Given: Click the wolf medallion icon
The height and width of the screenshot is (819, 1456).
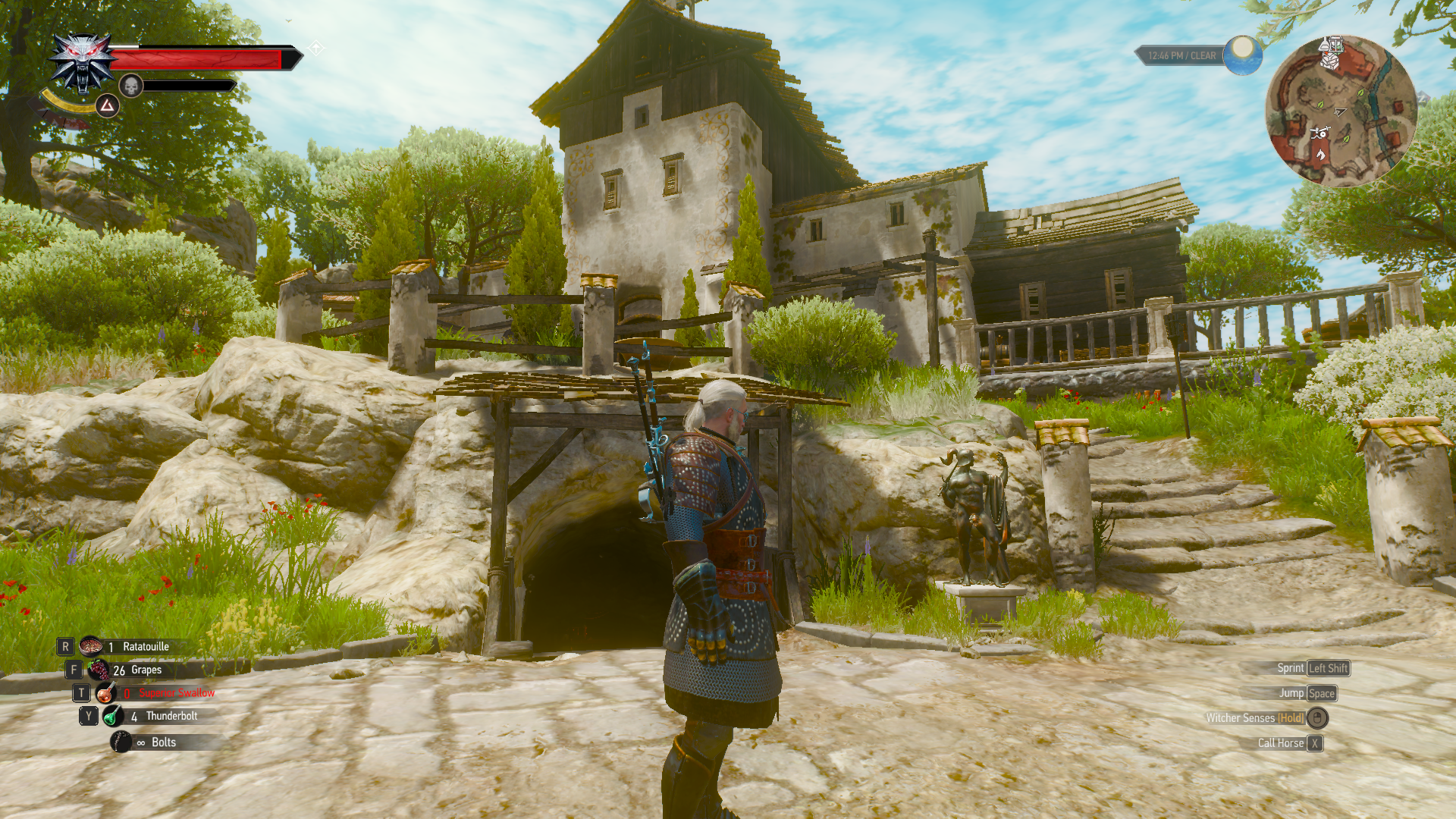Looking at the screenshot, I should pyautogui.click(x=82, y=63).
